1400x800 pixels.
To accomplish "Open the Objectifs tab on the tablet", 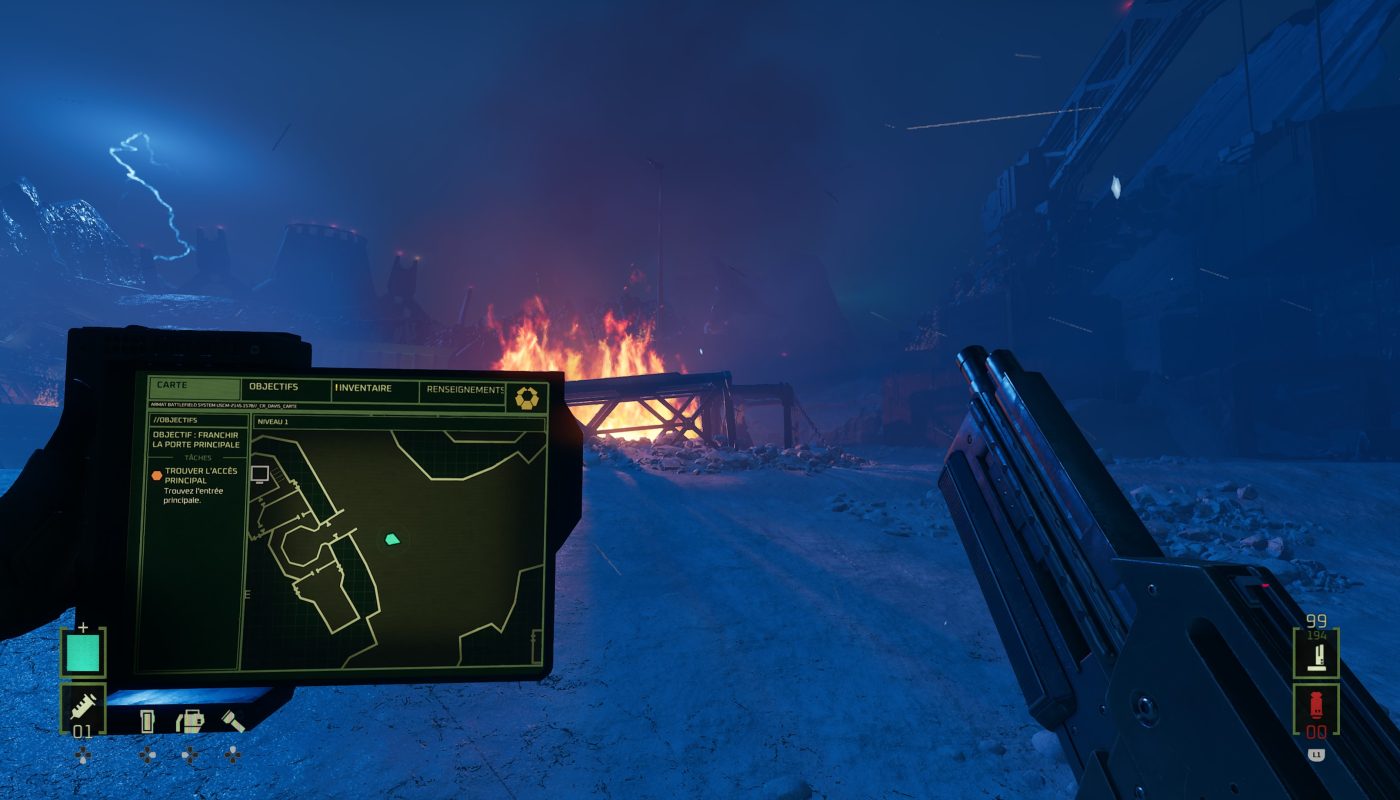I will click(x=273, y=387).
